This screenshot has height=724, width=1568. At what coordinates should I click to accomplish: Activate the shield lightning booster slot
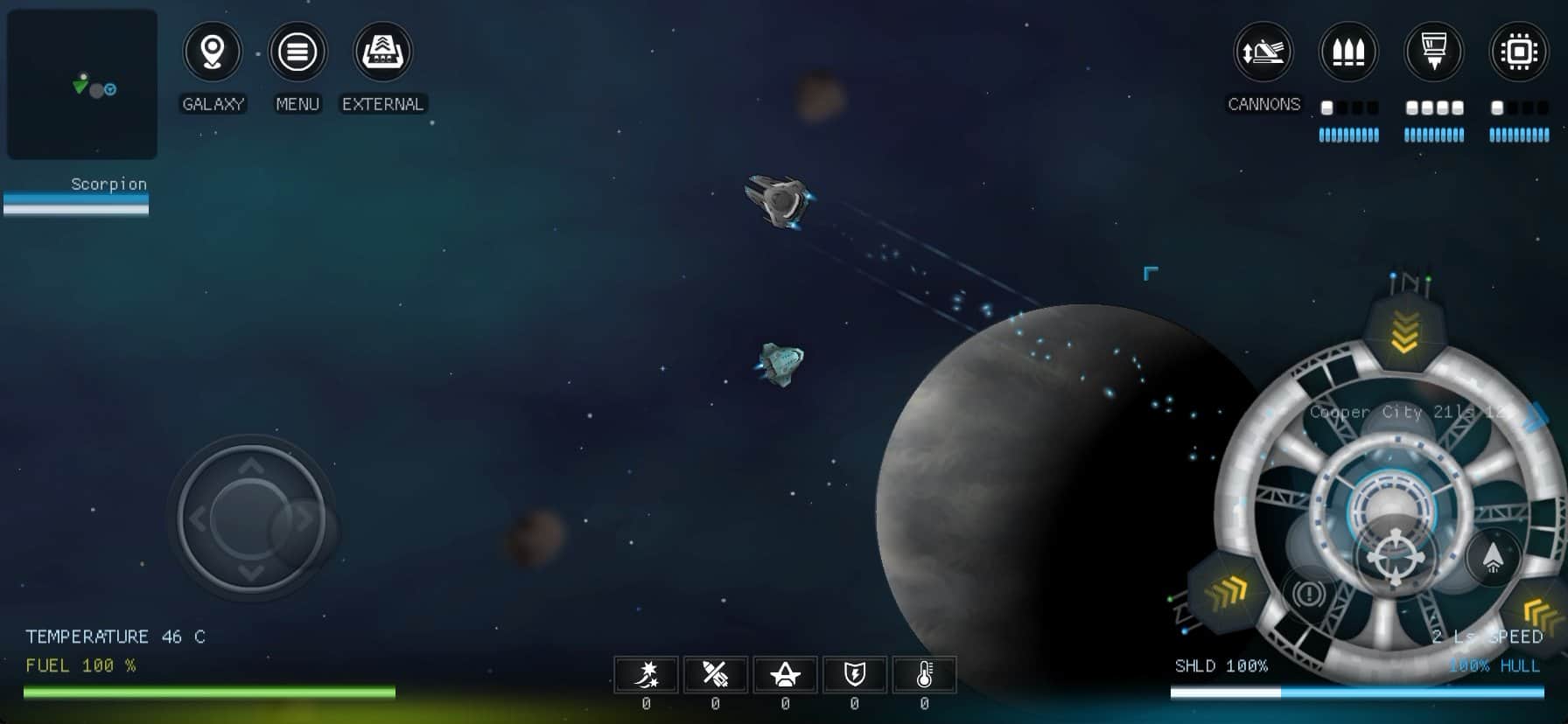click(855, 675)
